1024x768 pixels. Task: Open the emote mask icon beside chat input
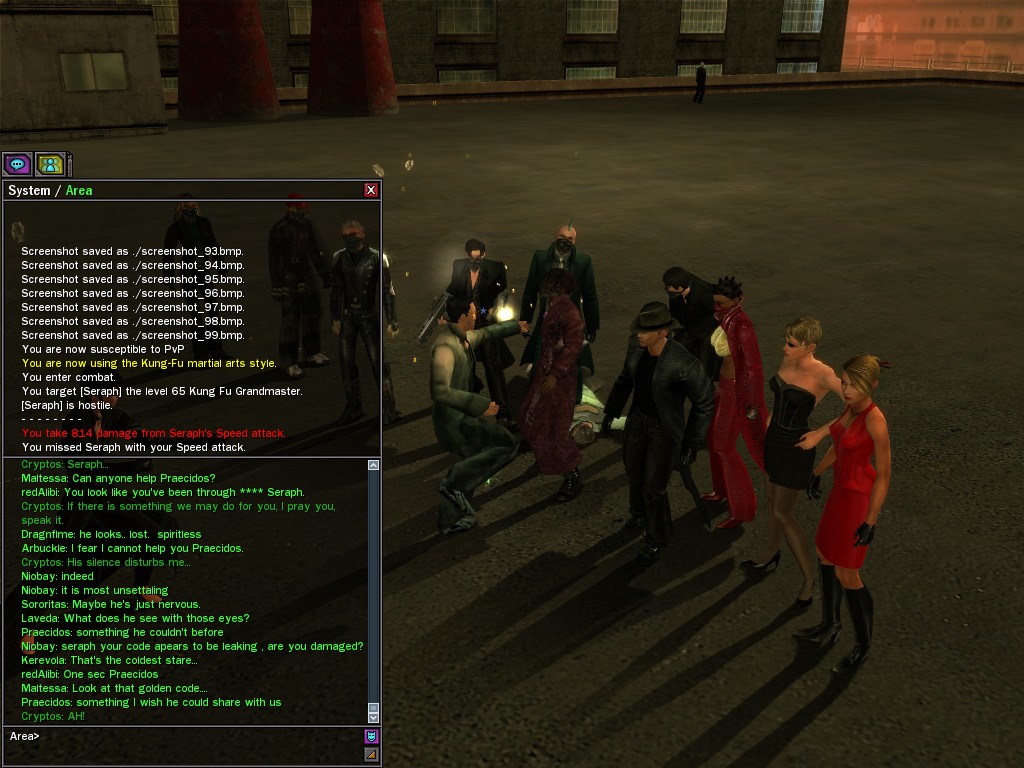371,737
